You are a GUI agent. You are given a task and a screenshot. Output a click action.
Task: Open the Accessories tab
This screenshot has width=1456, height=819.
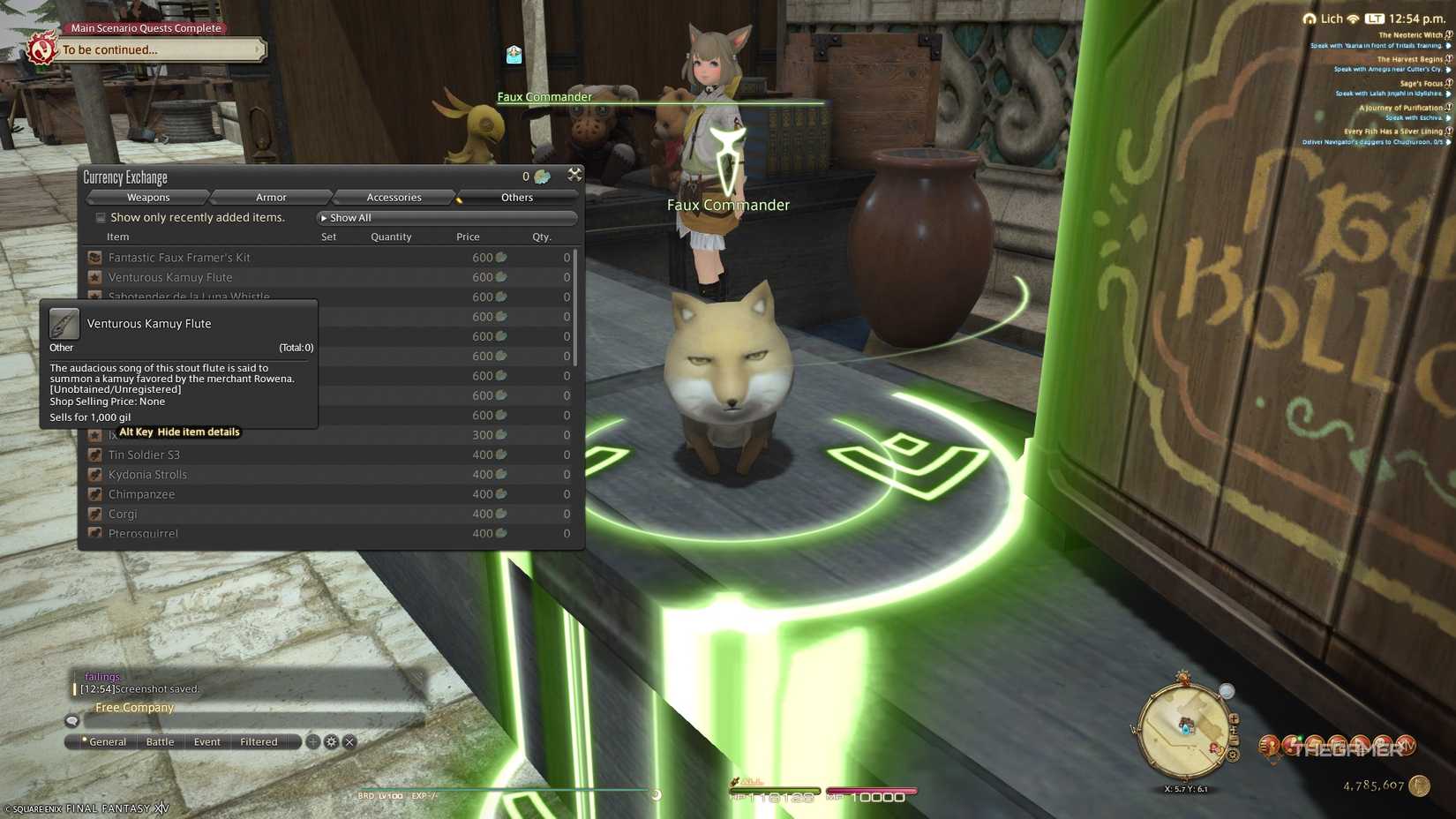393,197
